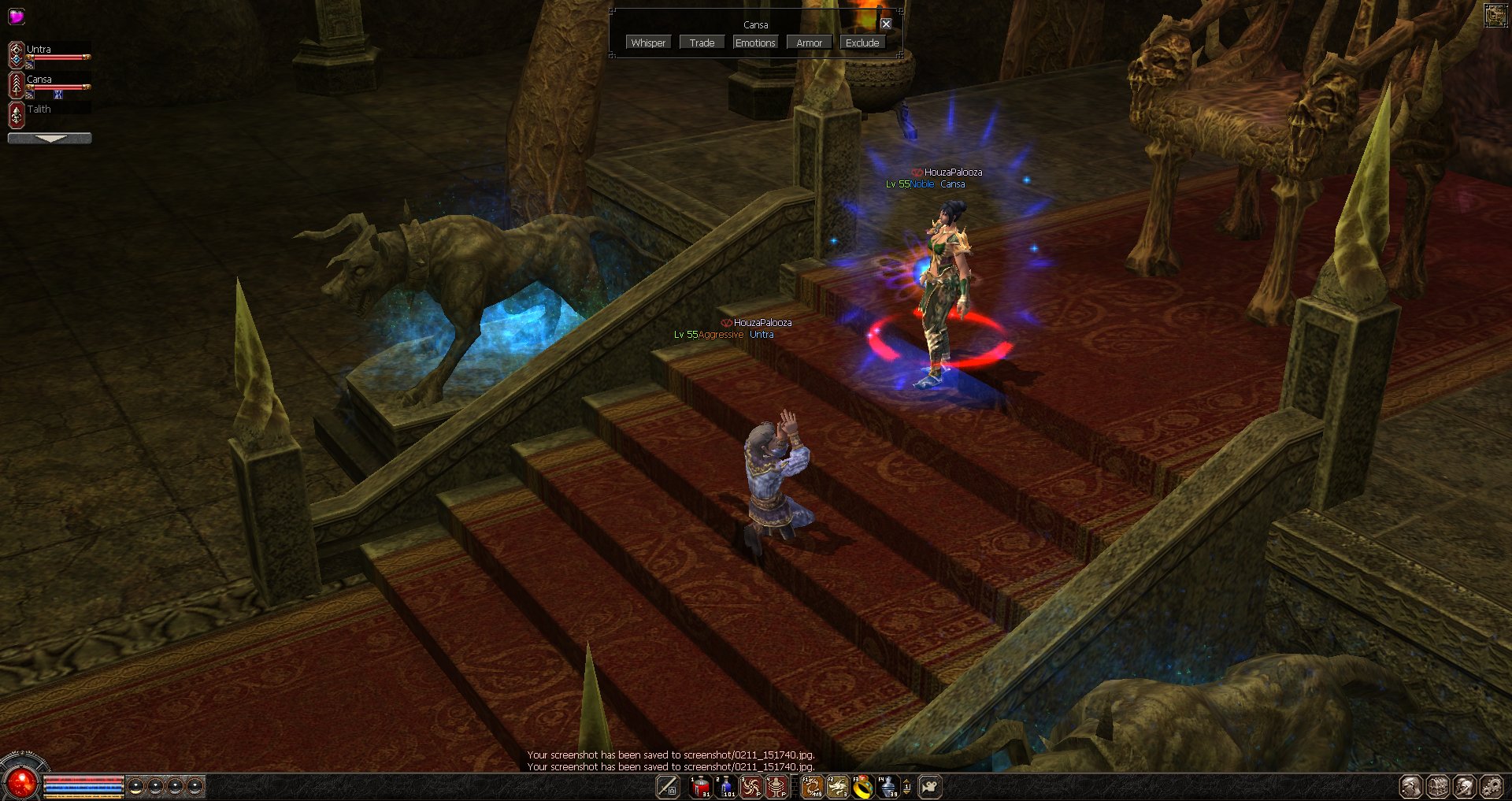The image size is (1512, 801).
Task: Use the gold ring in F3
Action: click(863, 786)
